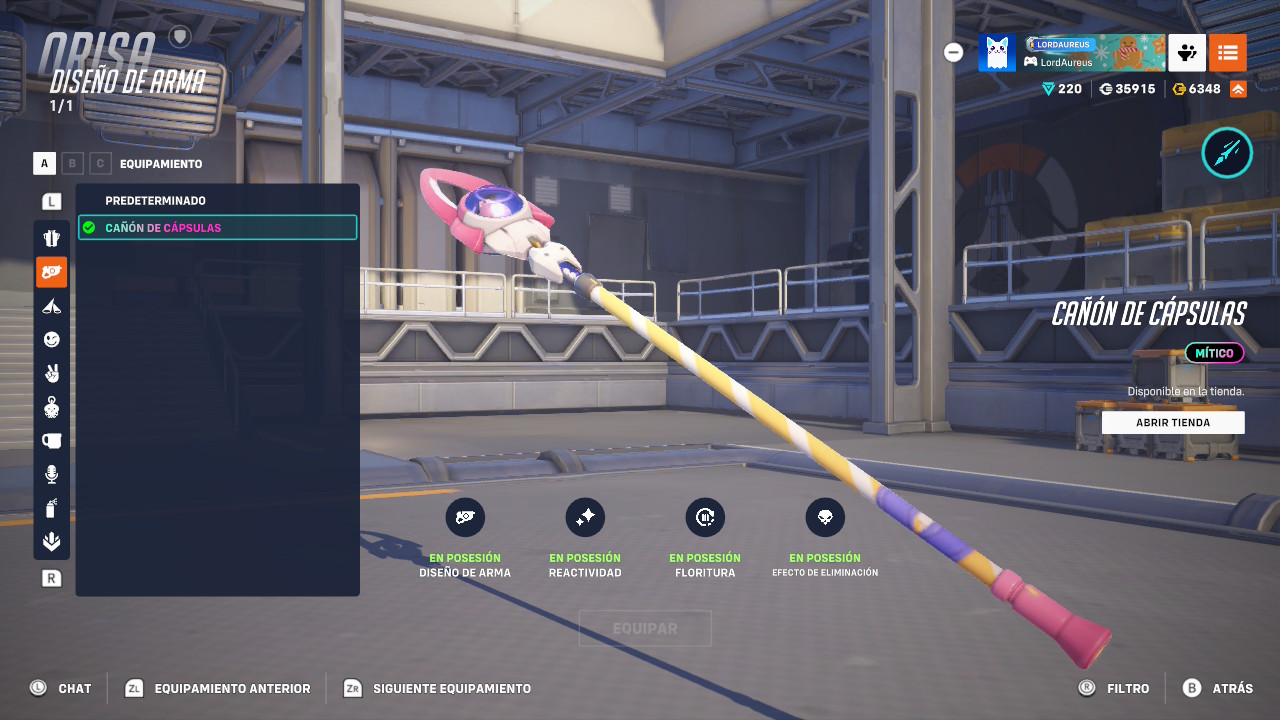Select the highlighted weapon skin gun icon
Viewport: 1280px width, 720px height.
[51, 271]
